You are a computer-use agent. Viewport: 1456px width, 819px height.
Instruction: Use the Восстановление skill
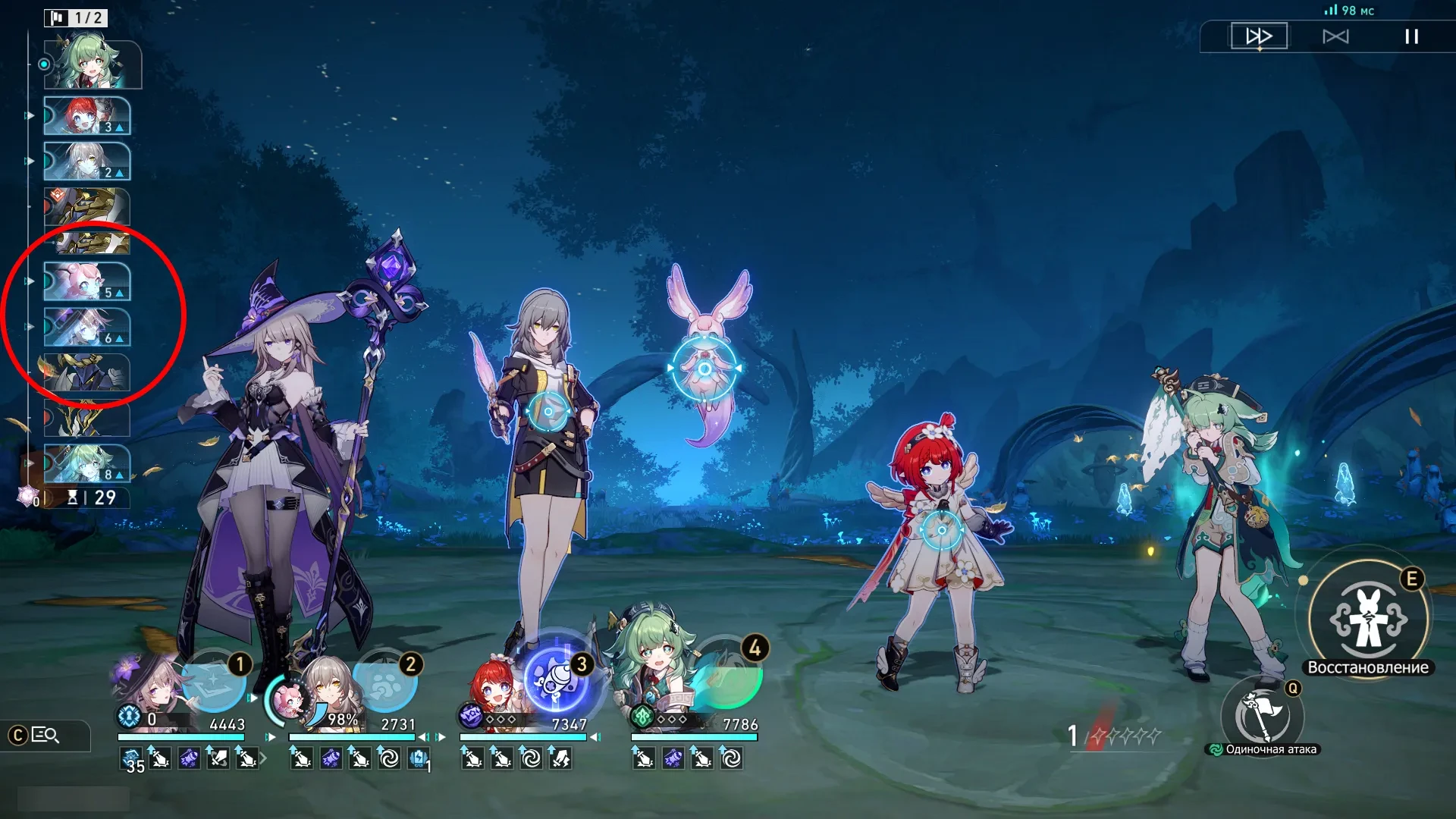tap(1368, 620)
